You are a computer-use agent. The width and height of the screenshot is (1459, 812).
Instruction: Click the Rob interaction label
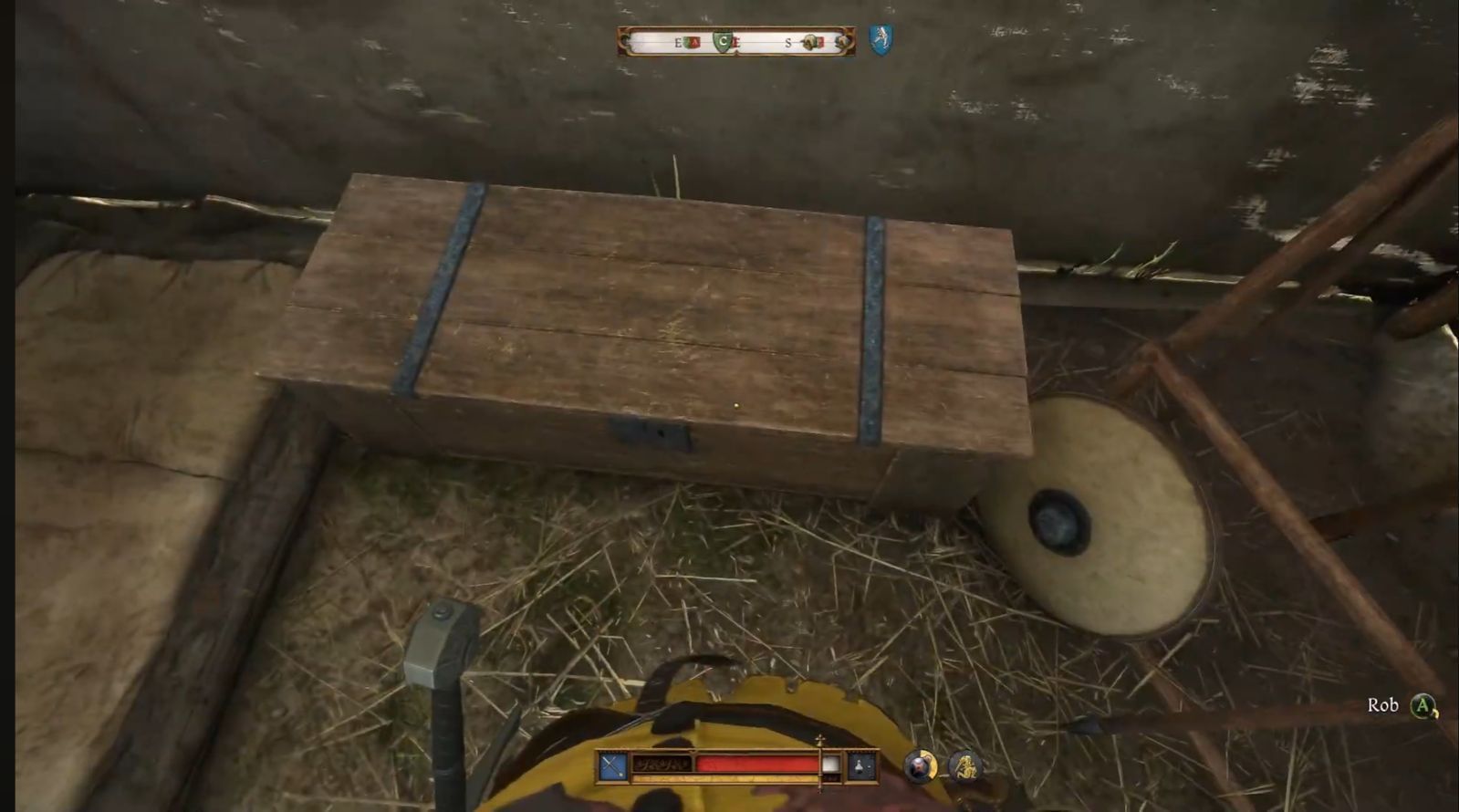(1385, 704)
